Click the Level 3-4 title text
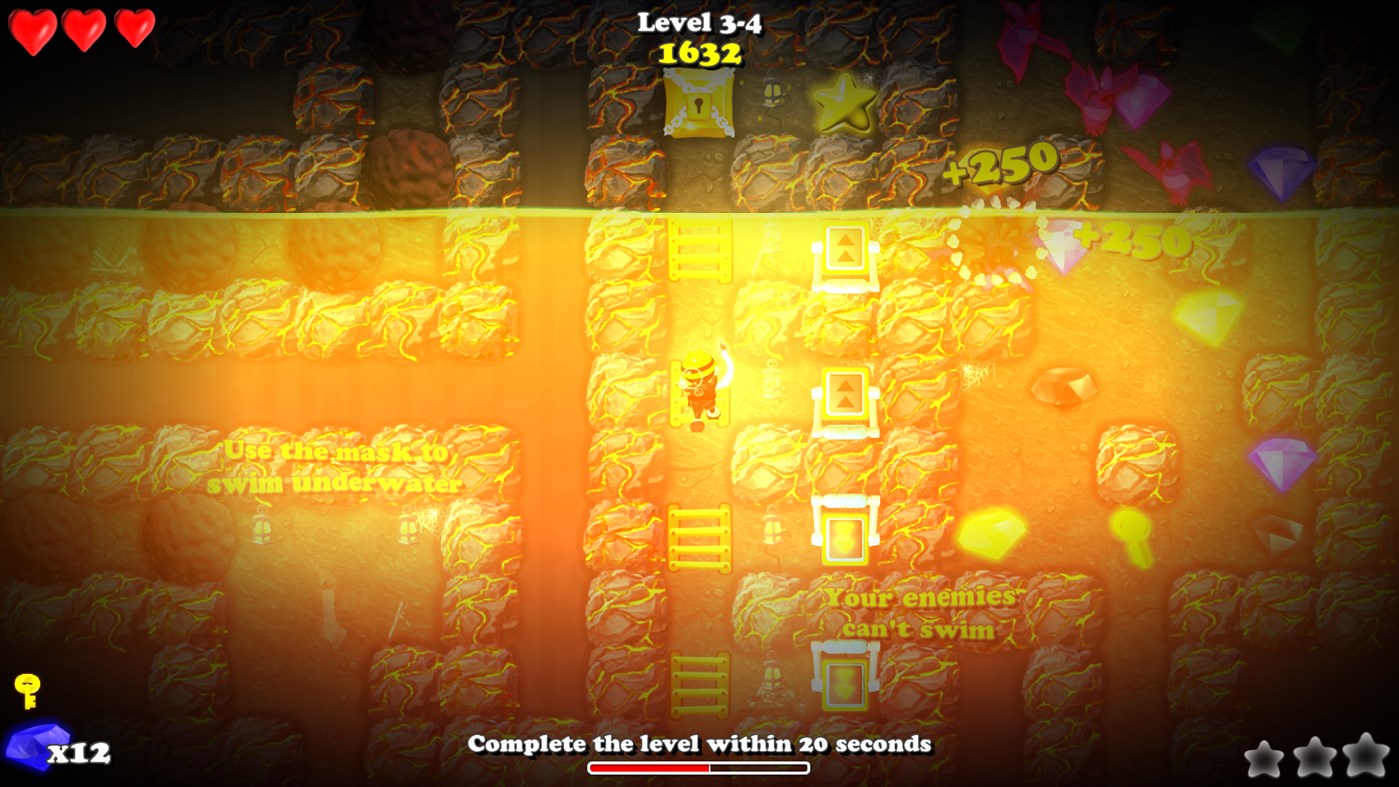Viewport: 1399px width, 787px height. [699, 22]
